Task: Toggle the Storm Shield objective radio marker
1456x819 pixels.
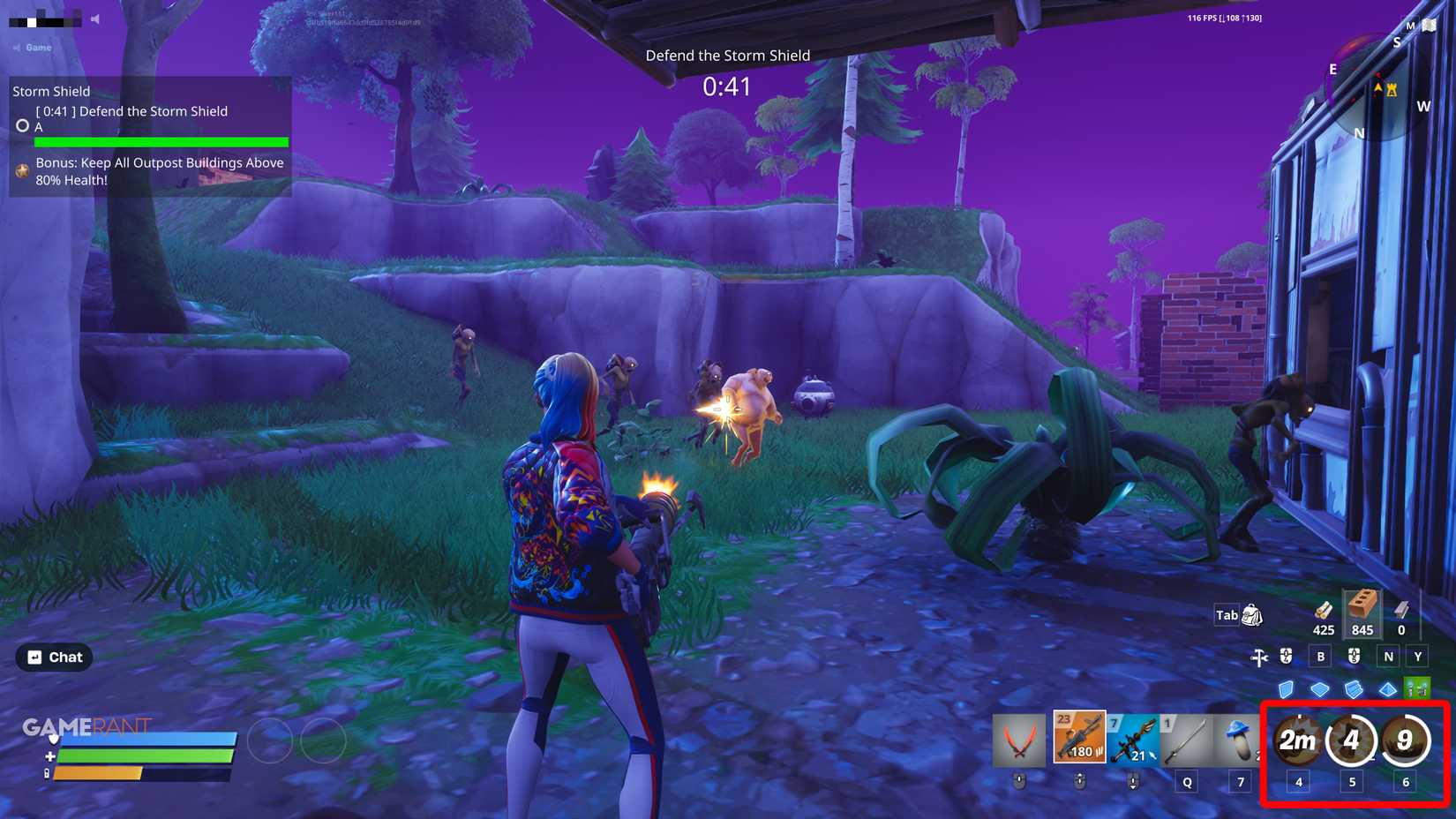Action: click(22, 125)
